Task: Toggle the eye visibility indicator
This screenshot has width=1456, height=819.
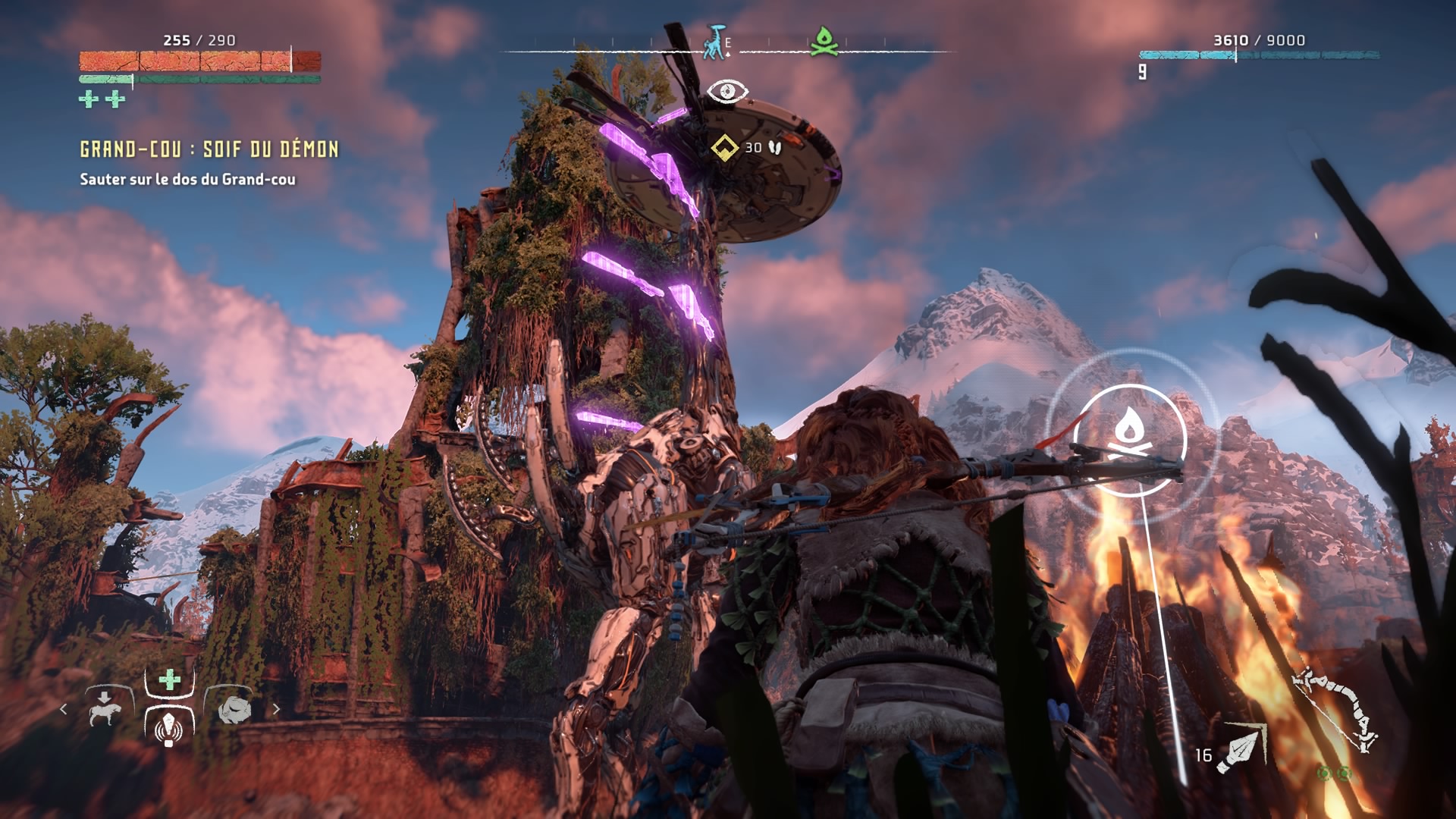Action: click(x=727, y=92)
